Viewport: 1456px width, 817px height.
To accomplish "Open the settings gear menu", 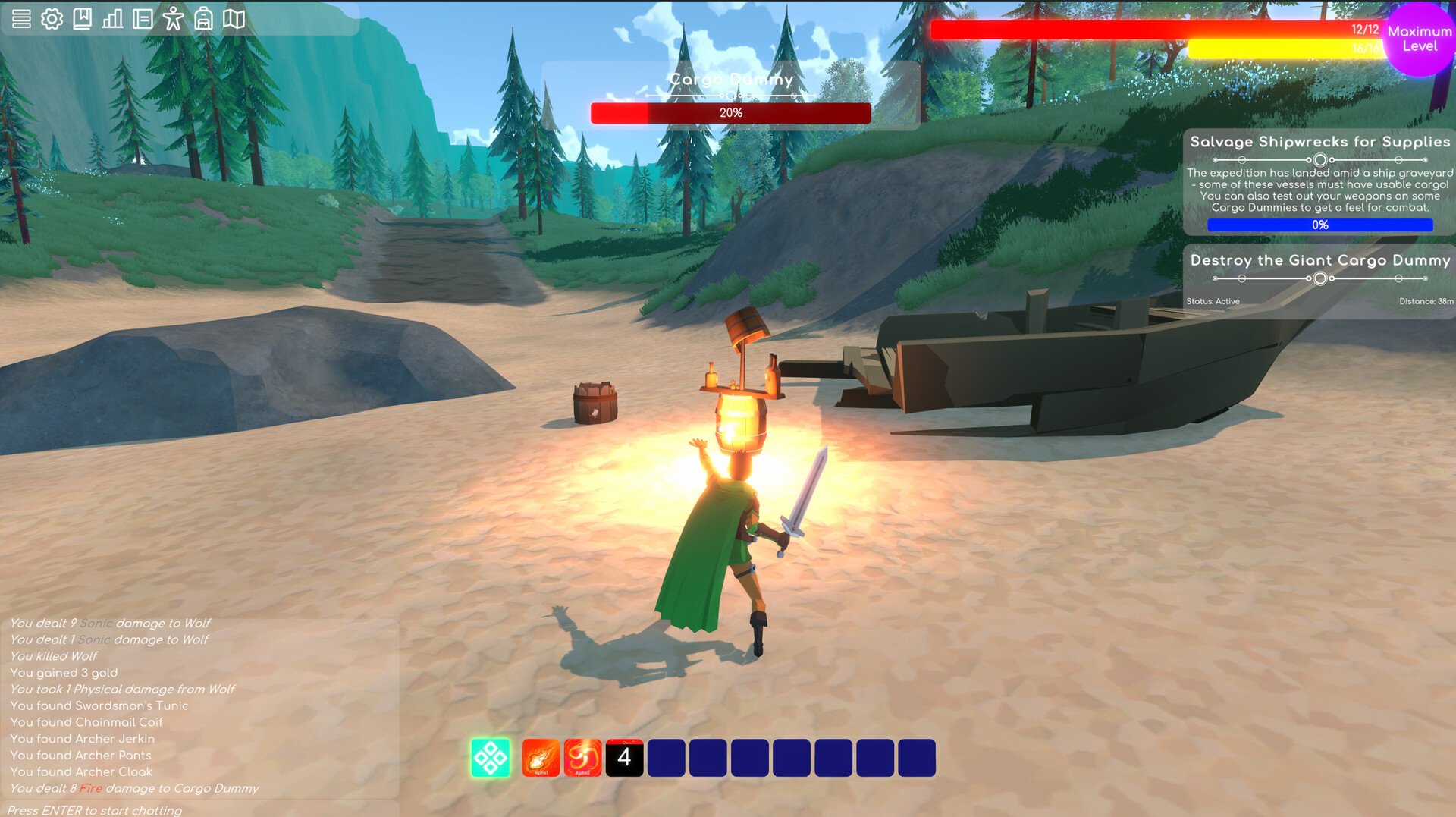I will click(x=52, y=19).
